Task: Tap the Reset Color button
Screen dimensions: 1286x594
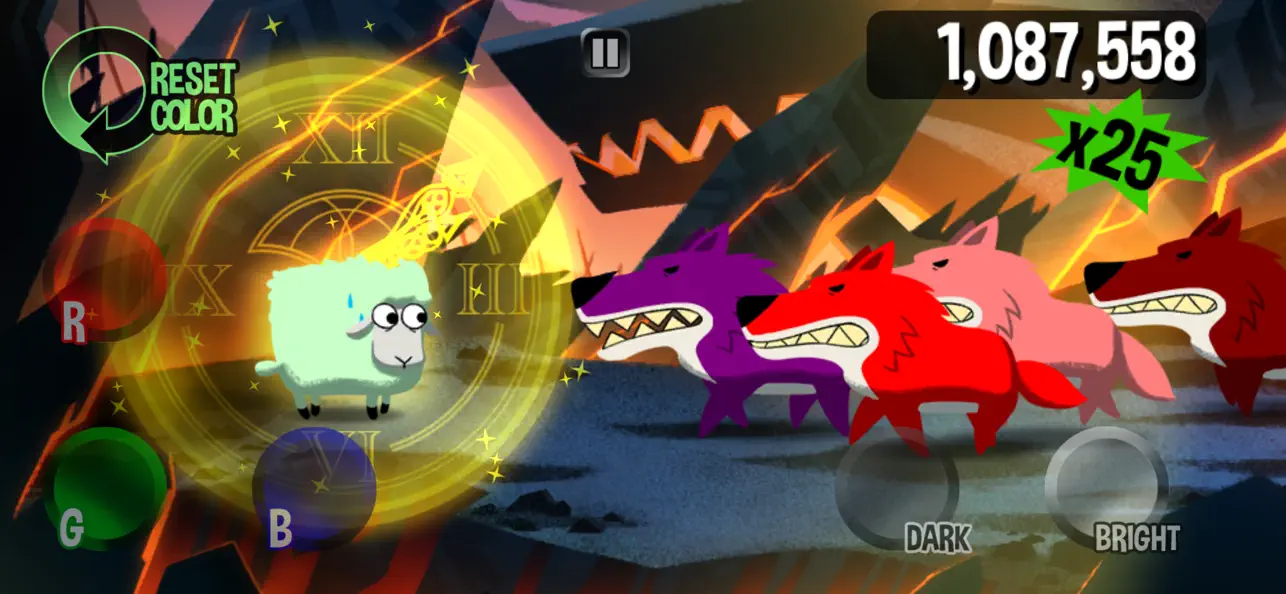Action: pyautogui.click(x=140, y=97)
